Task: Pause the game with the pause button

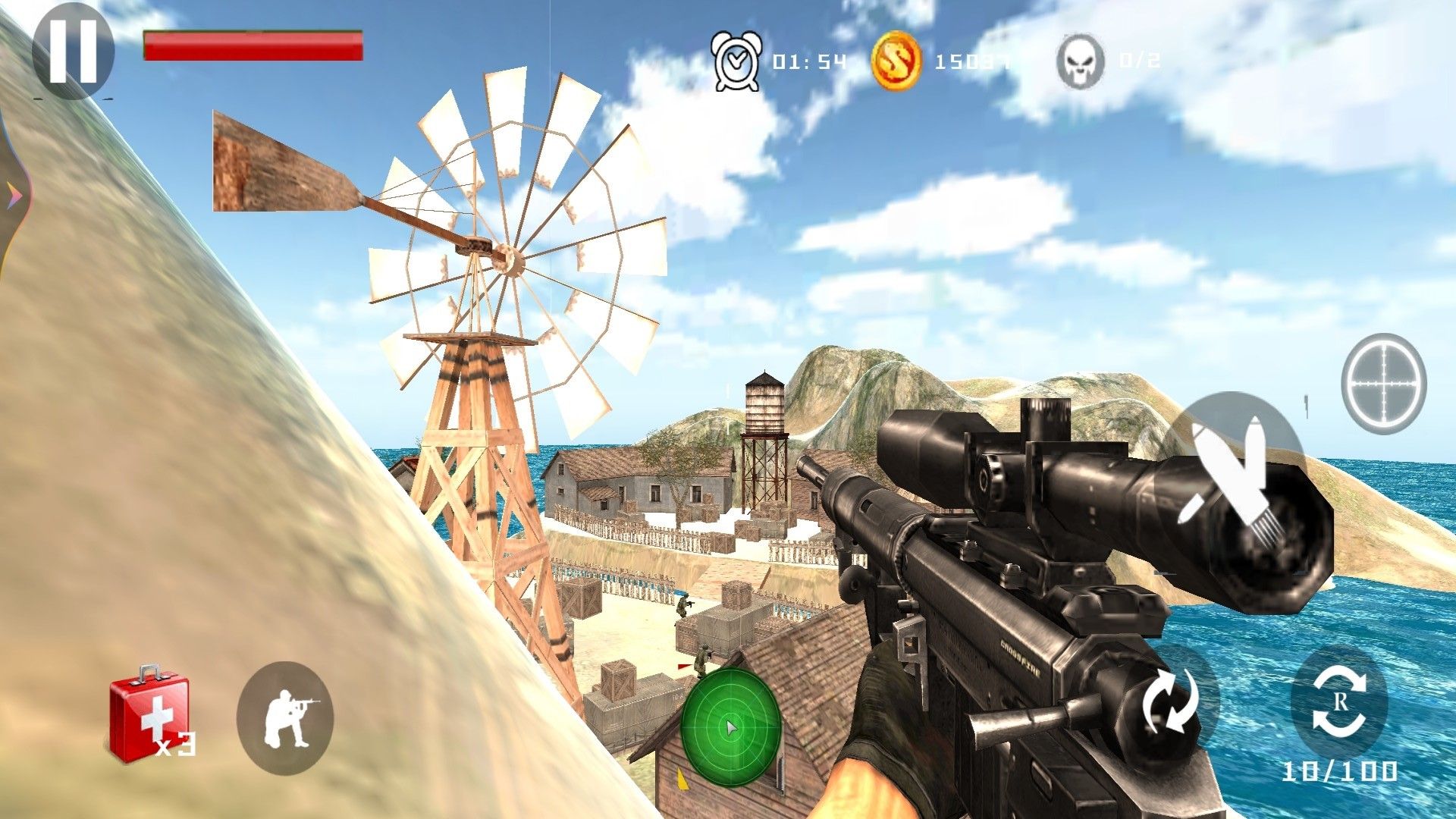Action: point(73,50)
